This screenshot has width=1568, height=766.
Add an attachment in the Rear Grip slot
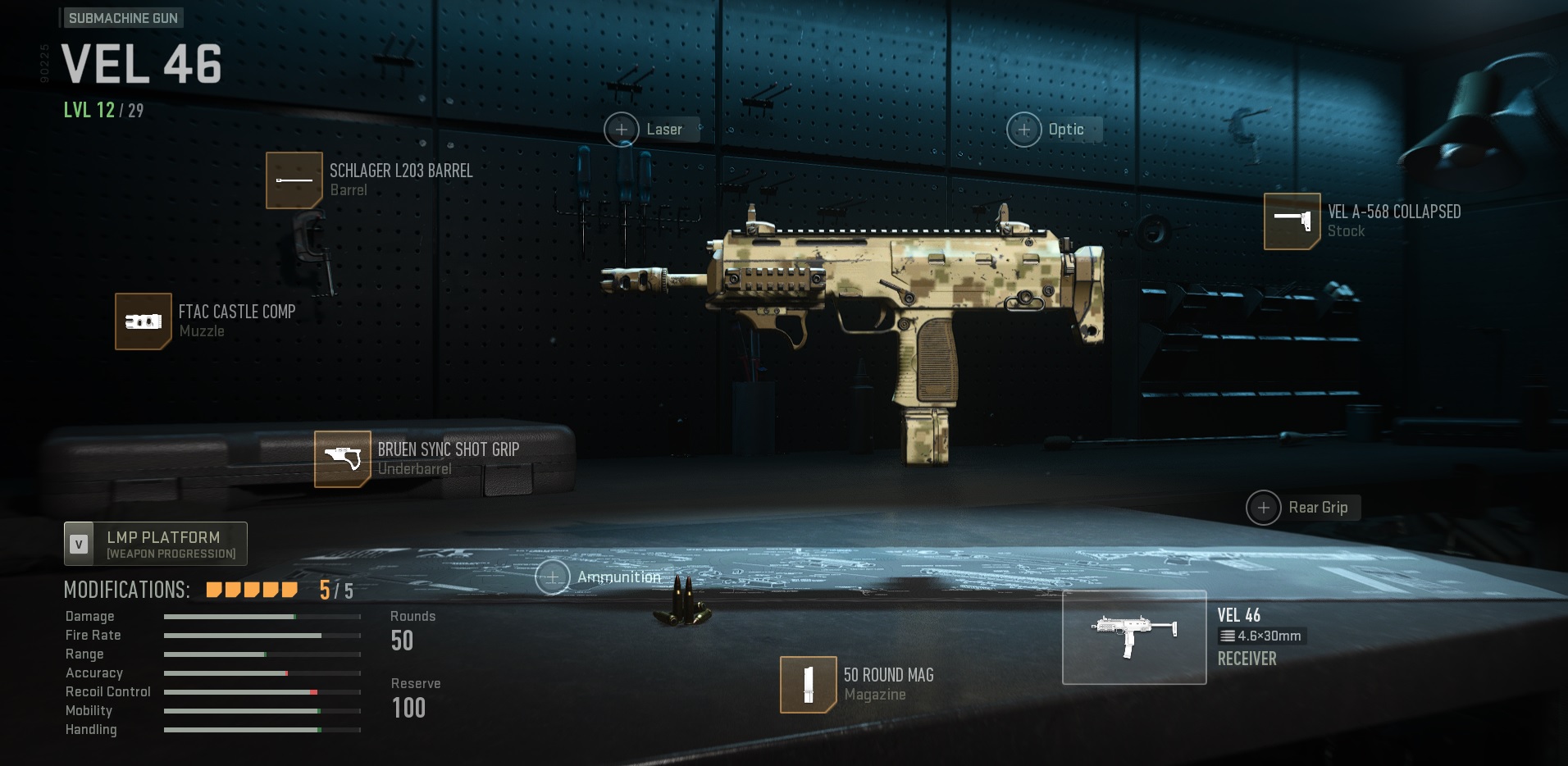pyautogui.click(x=1264, y=508)
